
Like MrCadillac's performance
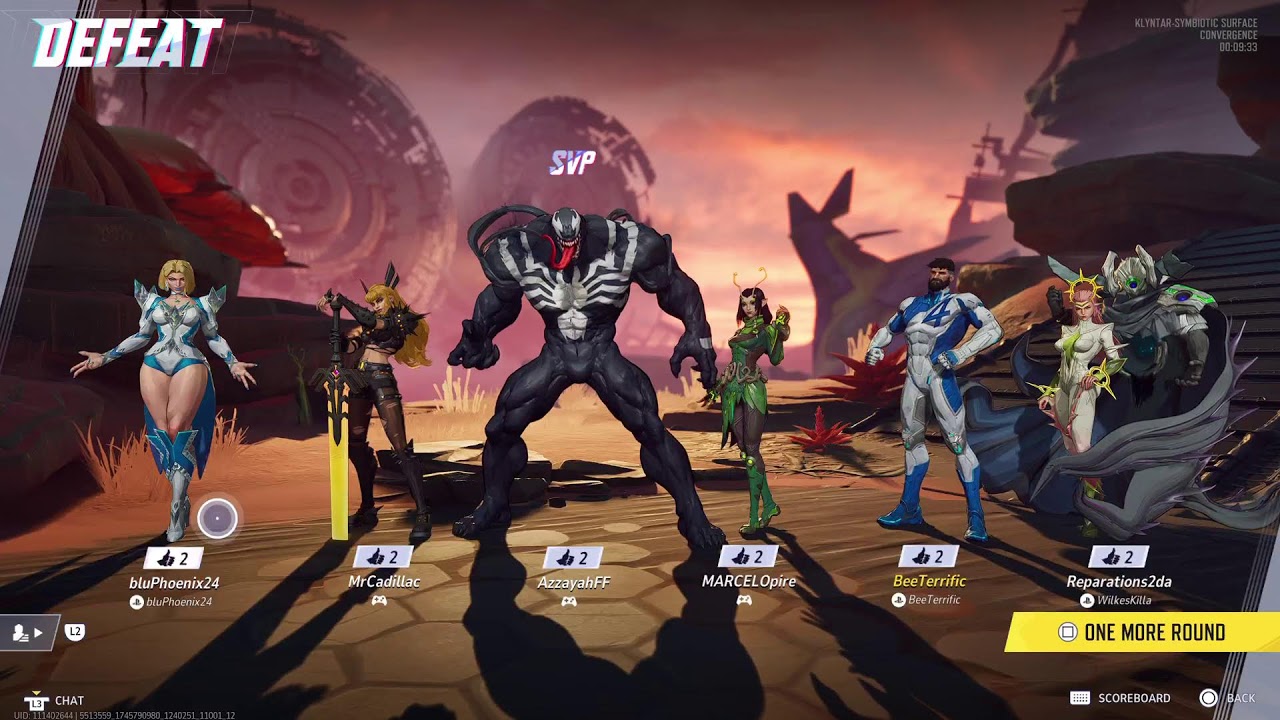[383, 557]
